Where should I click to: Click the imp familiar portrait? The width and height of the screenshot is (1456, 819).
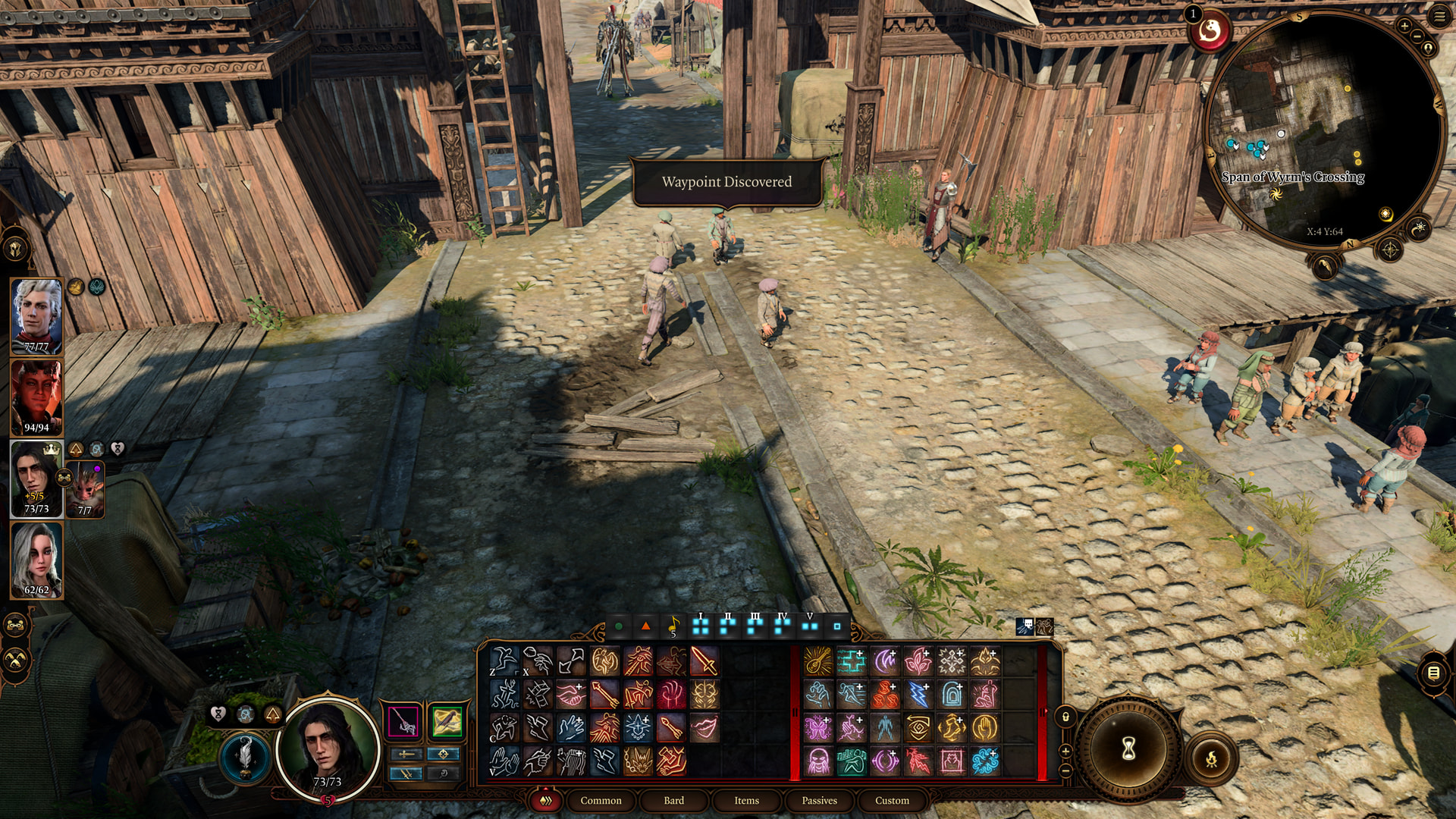point(85,490)
